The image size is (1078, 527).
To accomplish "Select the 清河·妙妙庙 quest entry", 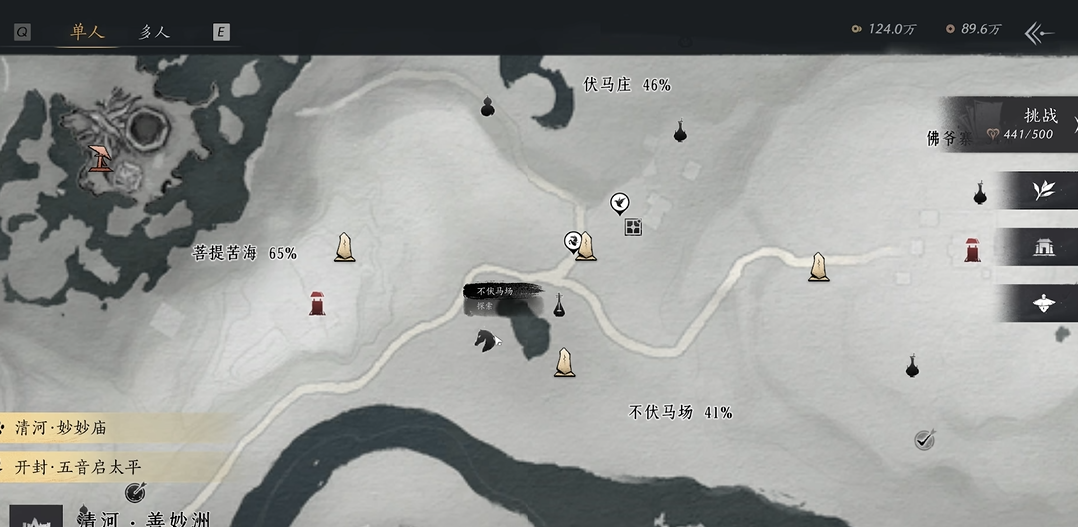I will [62, 428].
